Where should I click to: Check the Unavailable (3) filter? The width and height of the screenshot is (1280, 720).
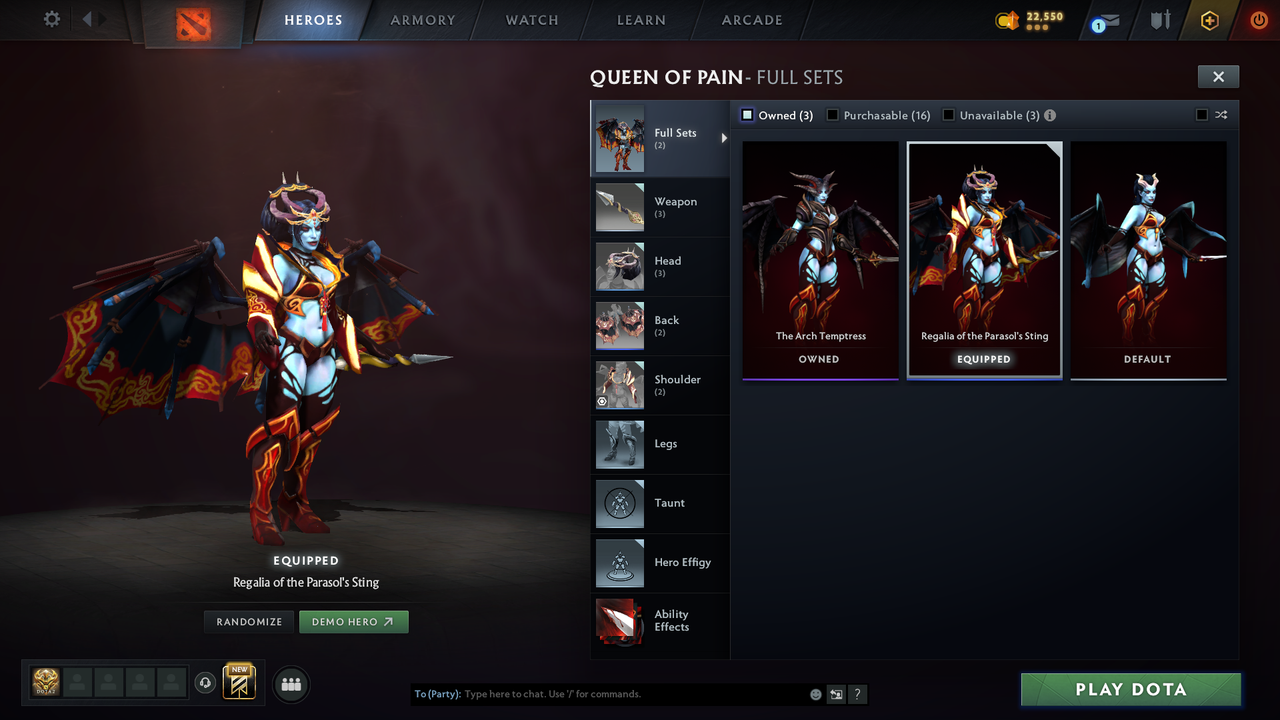point(948,115)
